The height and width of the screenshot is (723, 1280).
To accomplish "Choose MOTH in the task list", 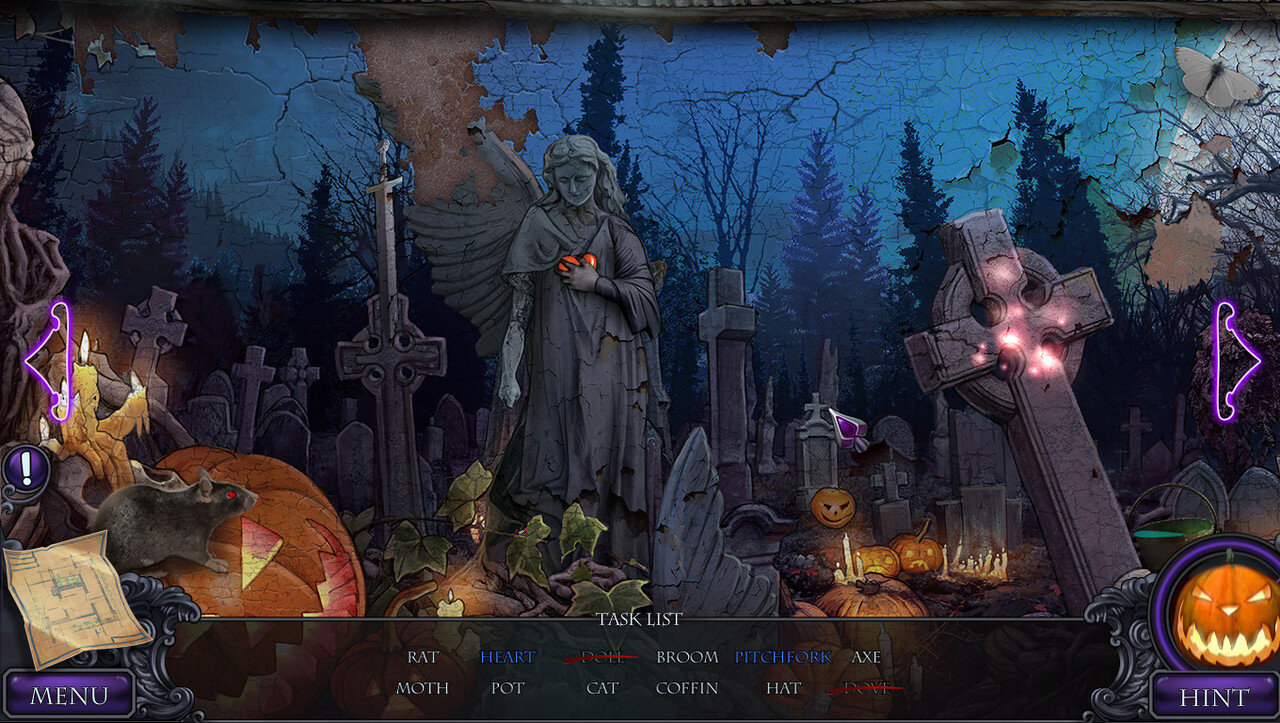I will point(422,688).
